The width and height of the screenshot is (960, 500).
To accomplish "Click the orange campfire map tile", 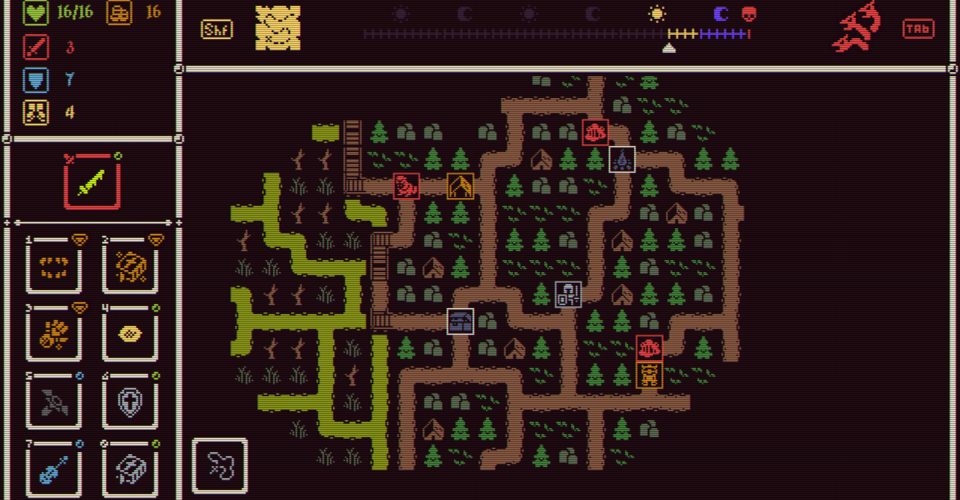I will click(460, 186).
